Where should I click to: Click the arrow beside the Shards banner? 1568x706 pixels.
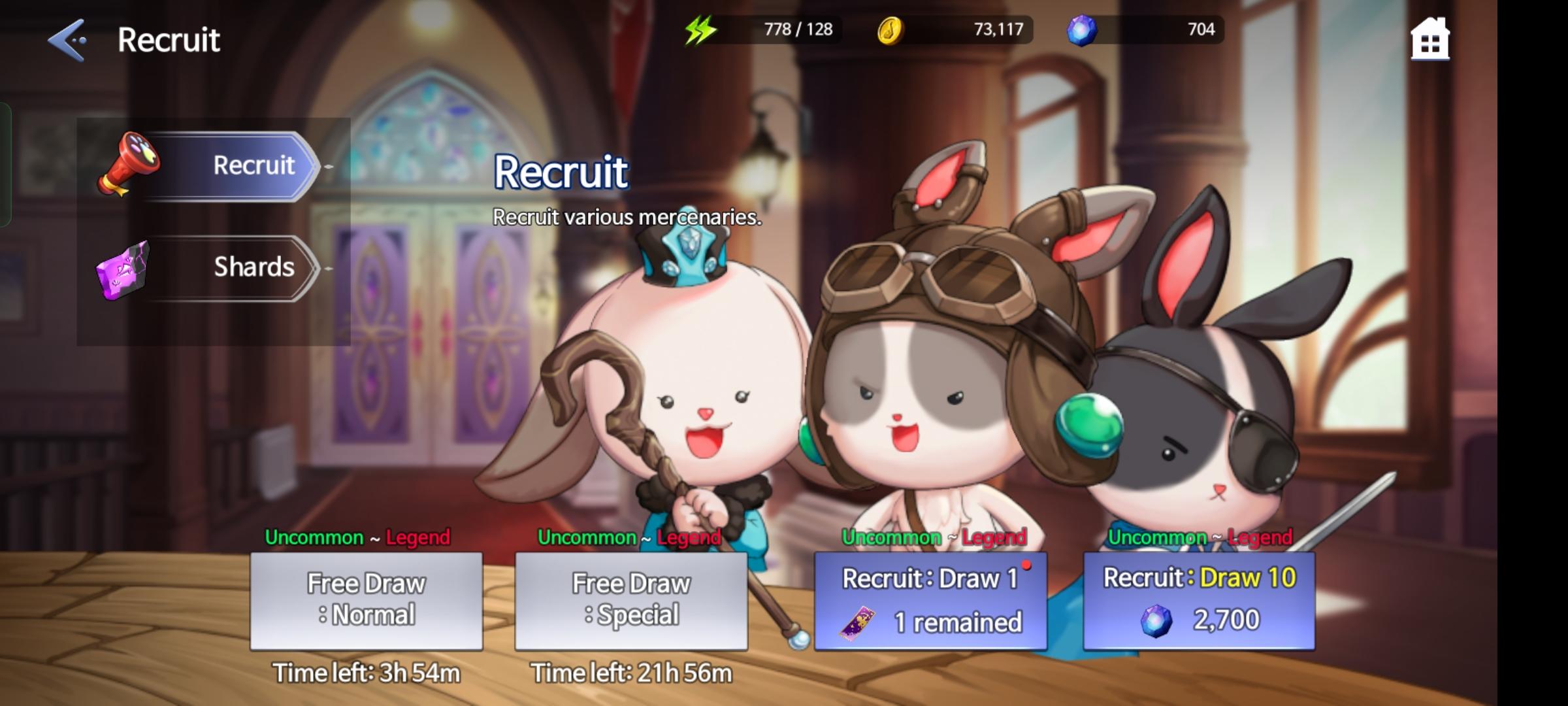point(330,267)
